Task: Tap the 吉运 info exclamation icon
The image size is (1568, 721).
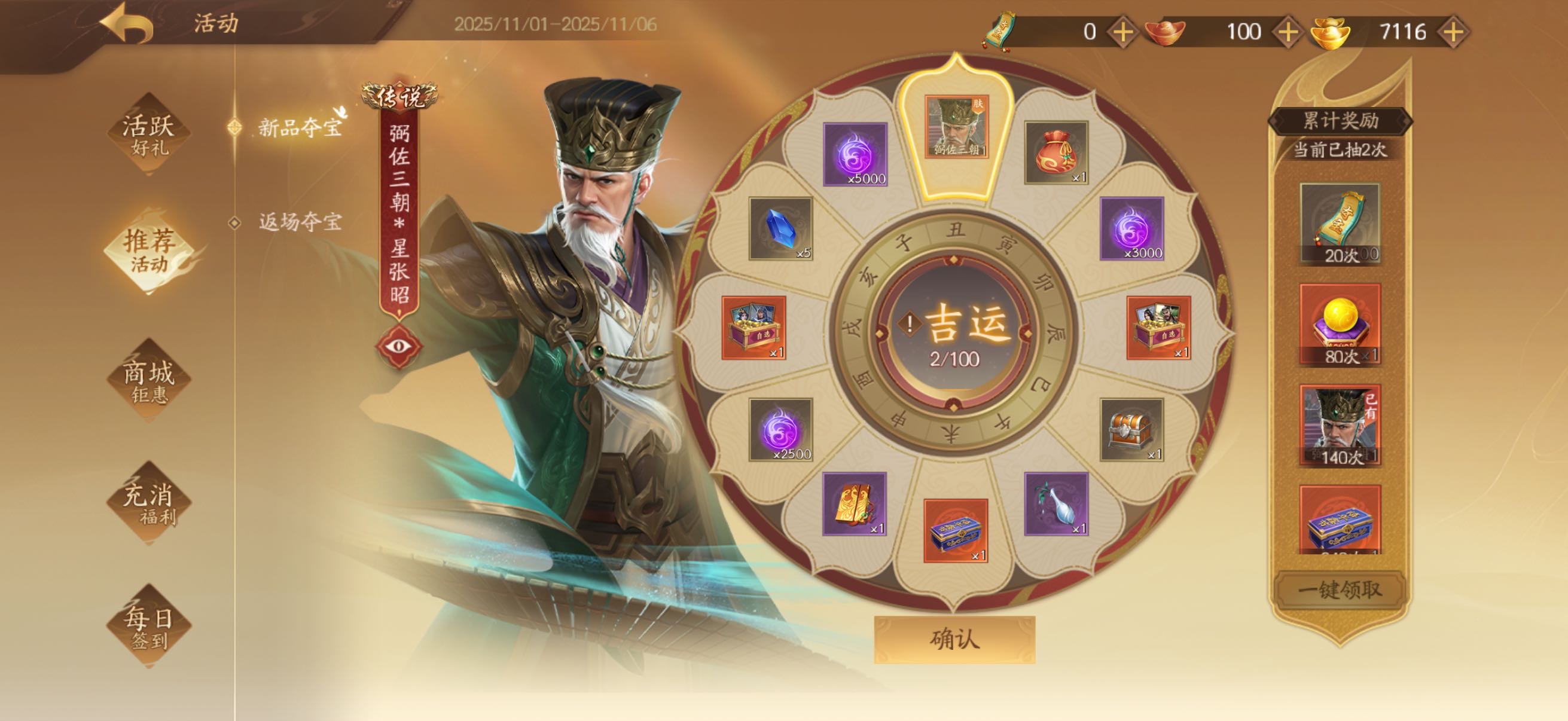Action: 910,323
